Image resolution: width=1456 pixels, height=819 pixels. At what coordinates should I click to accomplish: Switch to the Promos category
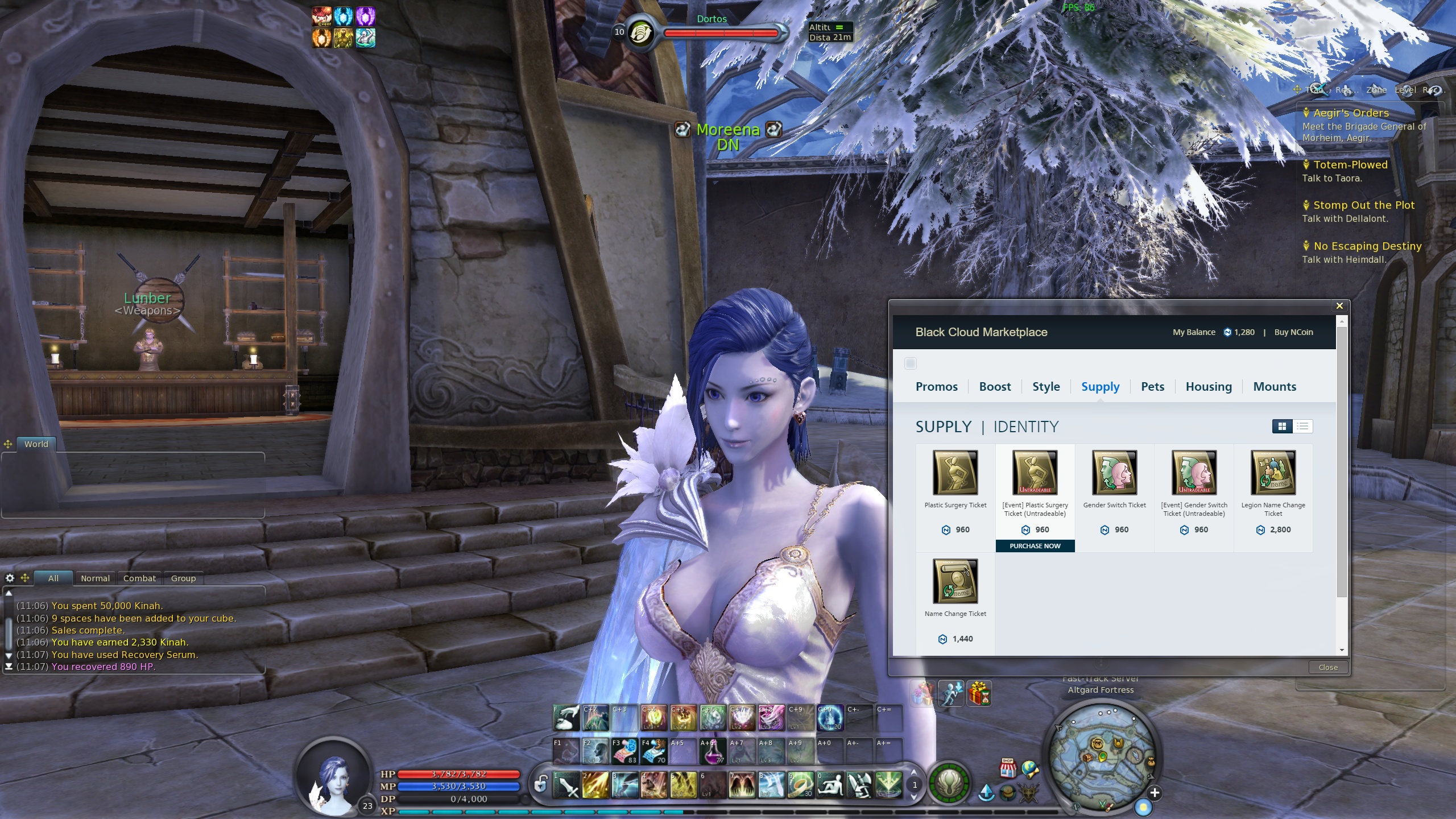point(936,387)
